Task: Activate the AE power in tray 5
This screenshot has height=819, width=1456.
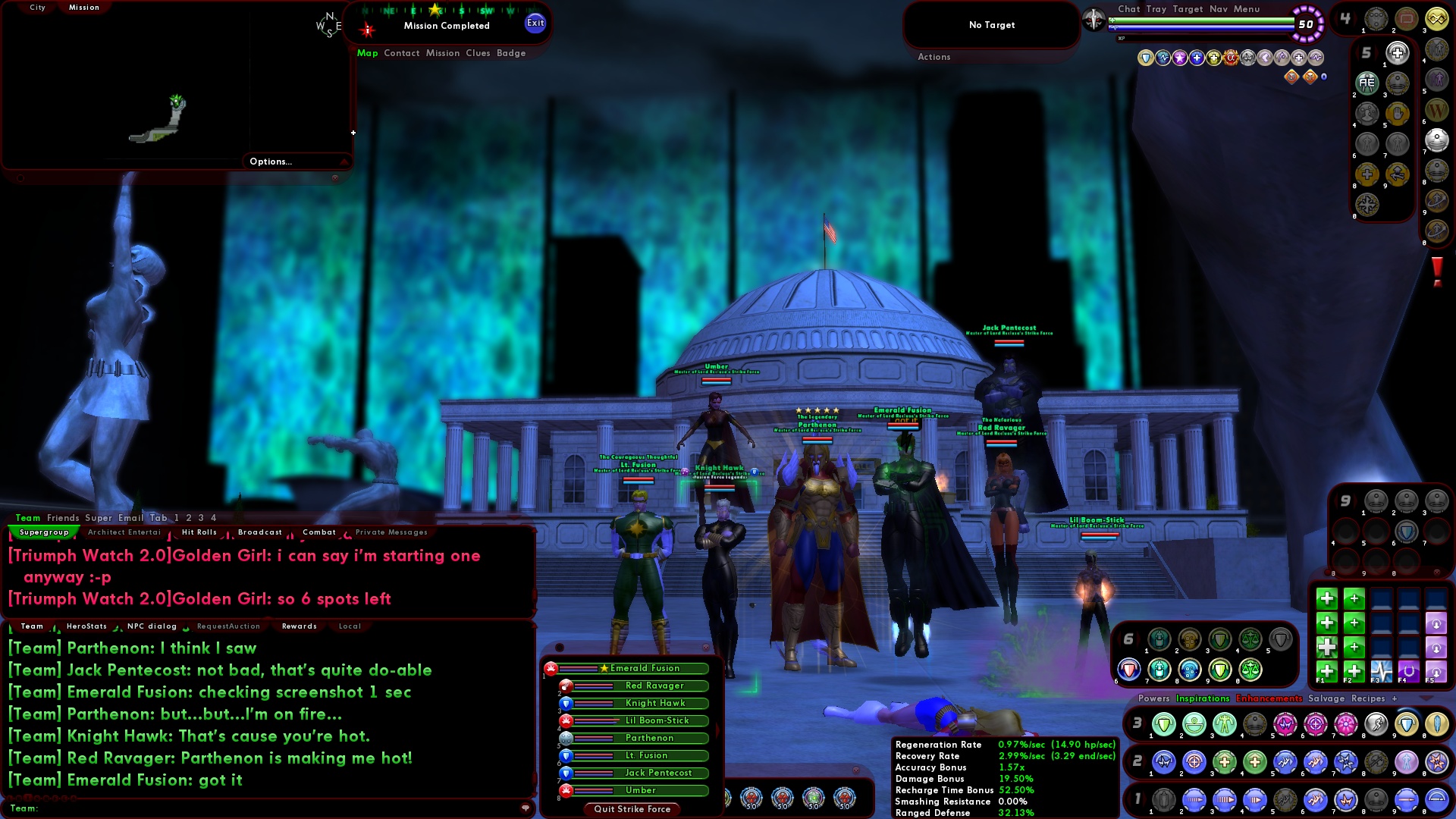Action: [1367, 82]
